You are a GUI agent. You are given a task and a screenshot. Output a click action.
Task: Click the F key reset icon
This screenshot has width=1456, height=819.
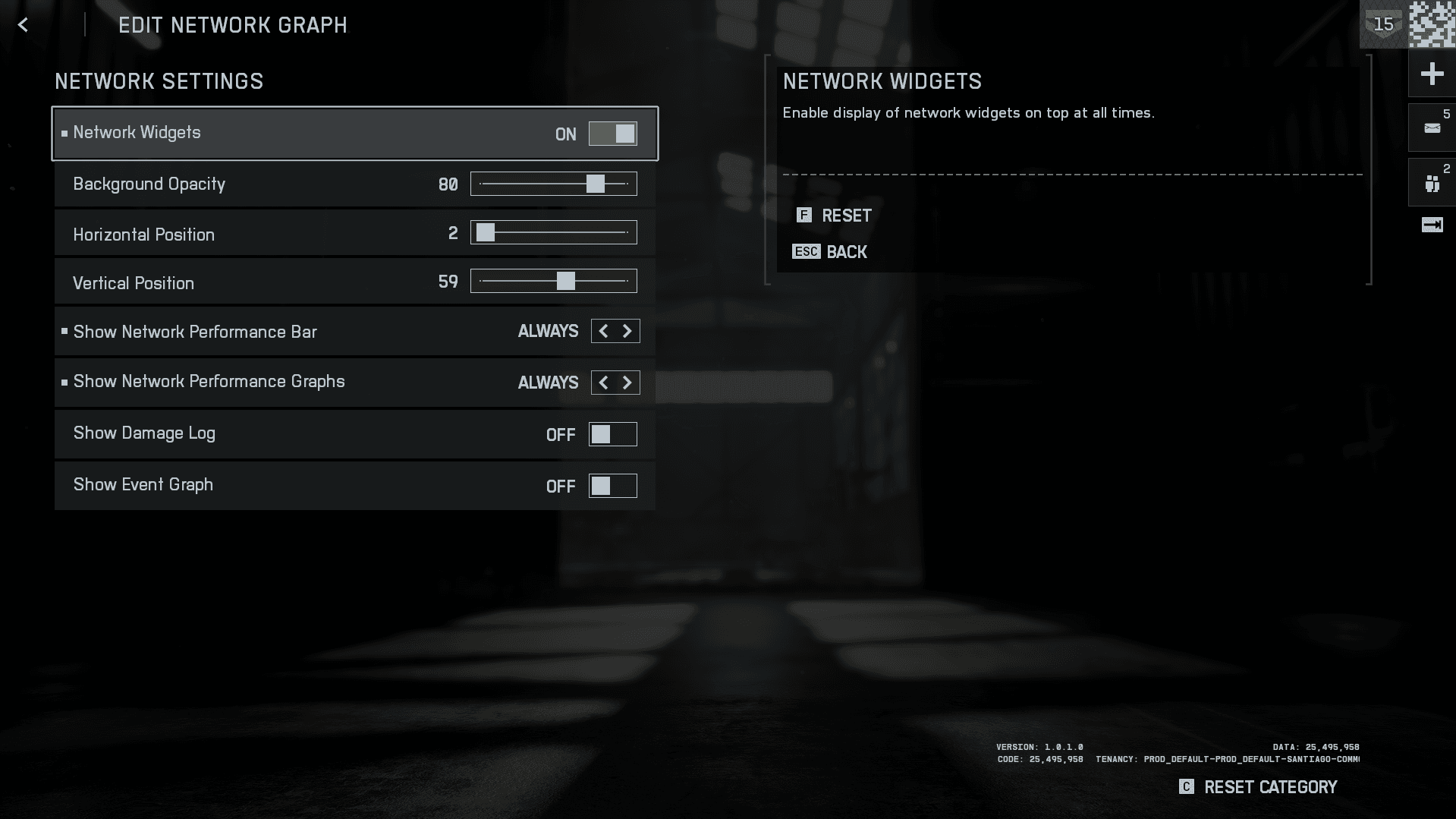[804, 216]
